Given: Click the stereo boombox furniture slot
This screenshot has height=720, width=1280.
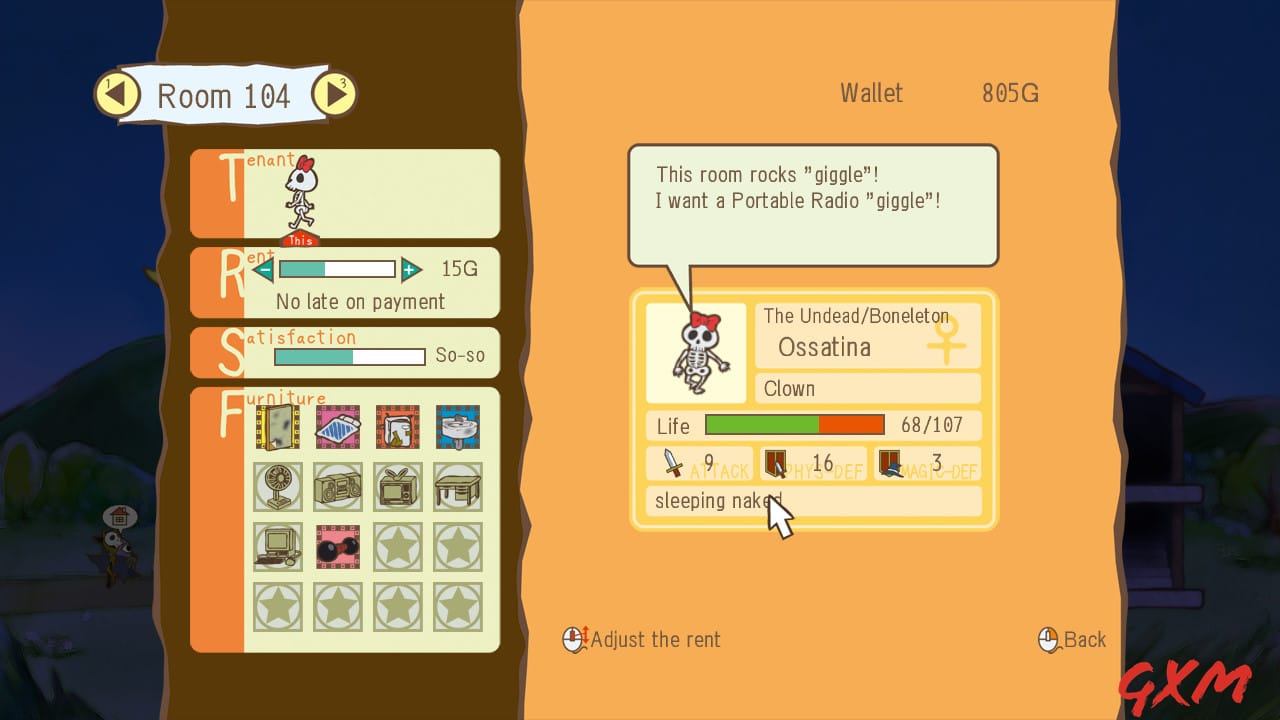Looking at the screenshot, I should 337,487.
